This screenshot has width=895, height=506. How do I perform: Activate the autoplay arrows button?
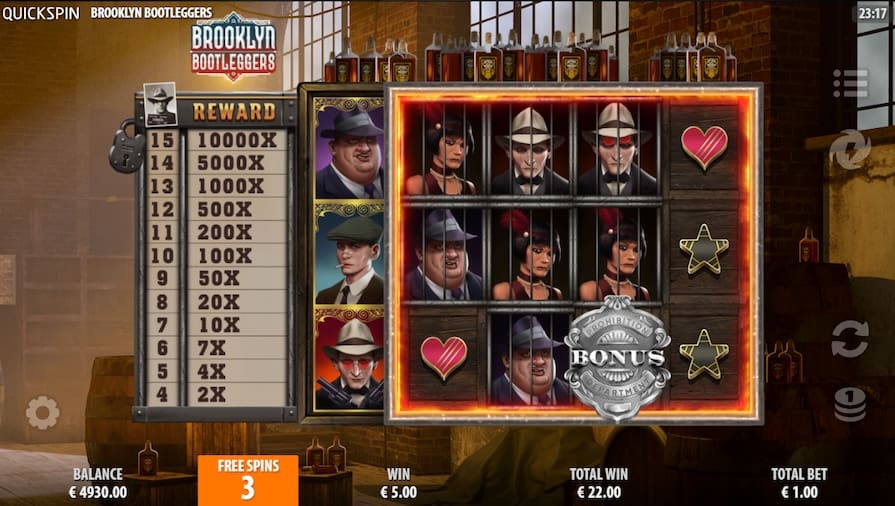pyautogui.click(x=849, y=338)
